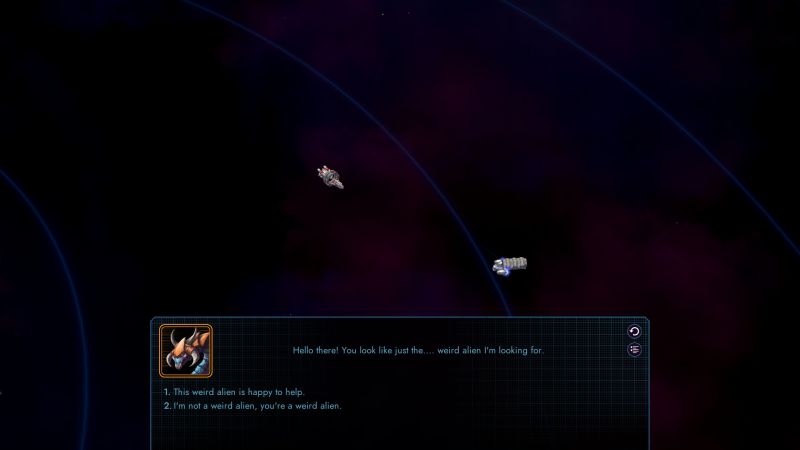
Task: Click the circular arrow rewind dialogue button
Action: [x=634, y=331]
